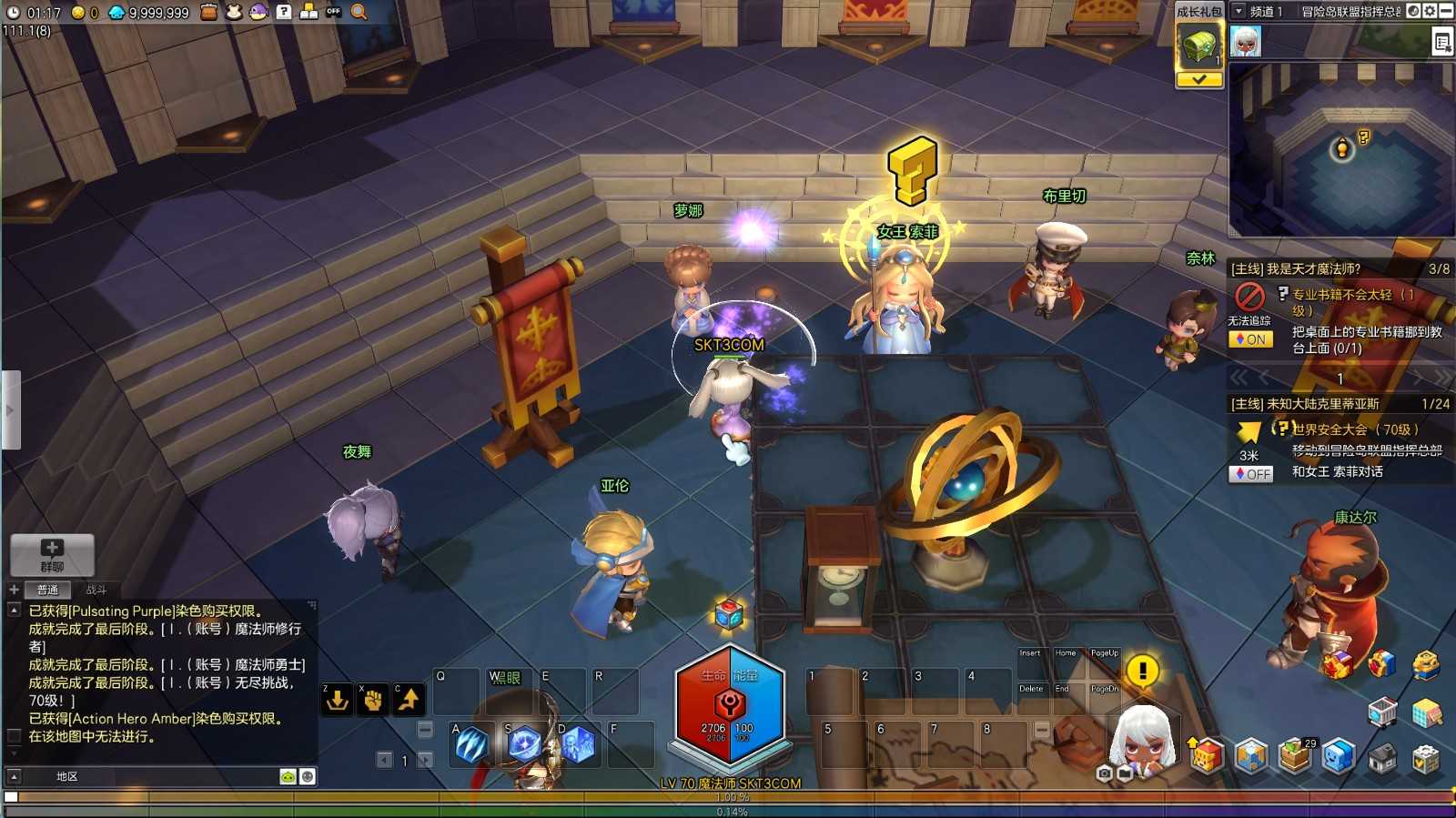Click the yellow exclamation notification bubble
Screen dimensions: 1456x818
[x=1142, y=671]
